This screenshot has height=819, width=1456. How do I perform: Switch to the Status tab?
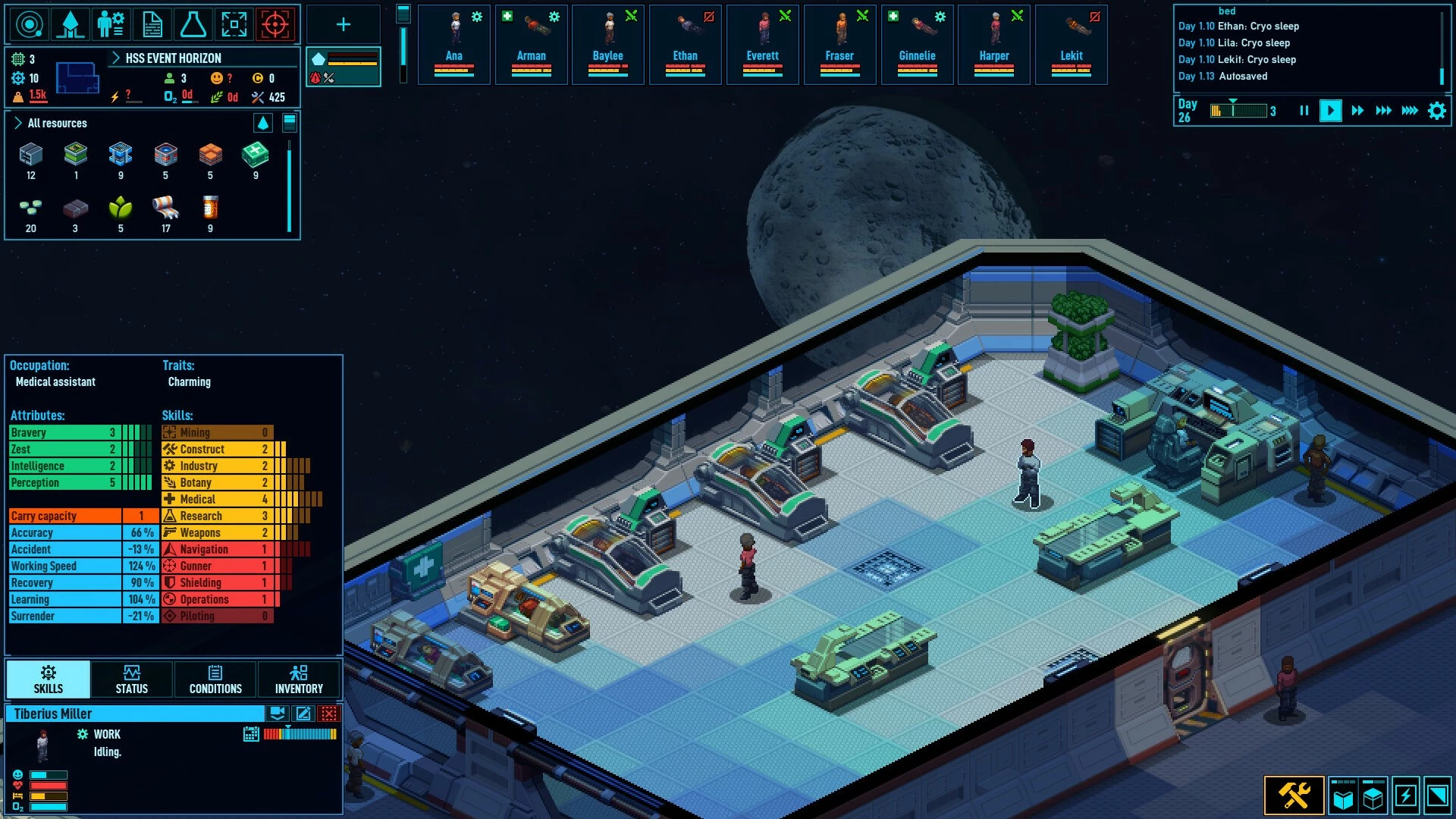click(132, 679)
